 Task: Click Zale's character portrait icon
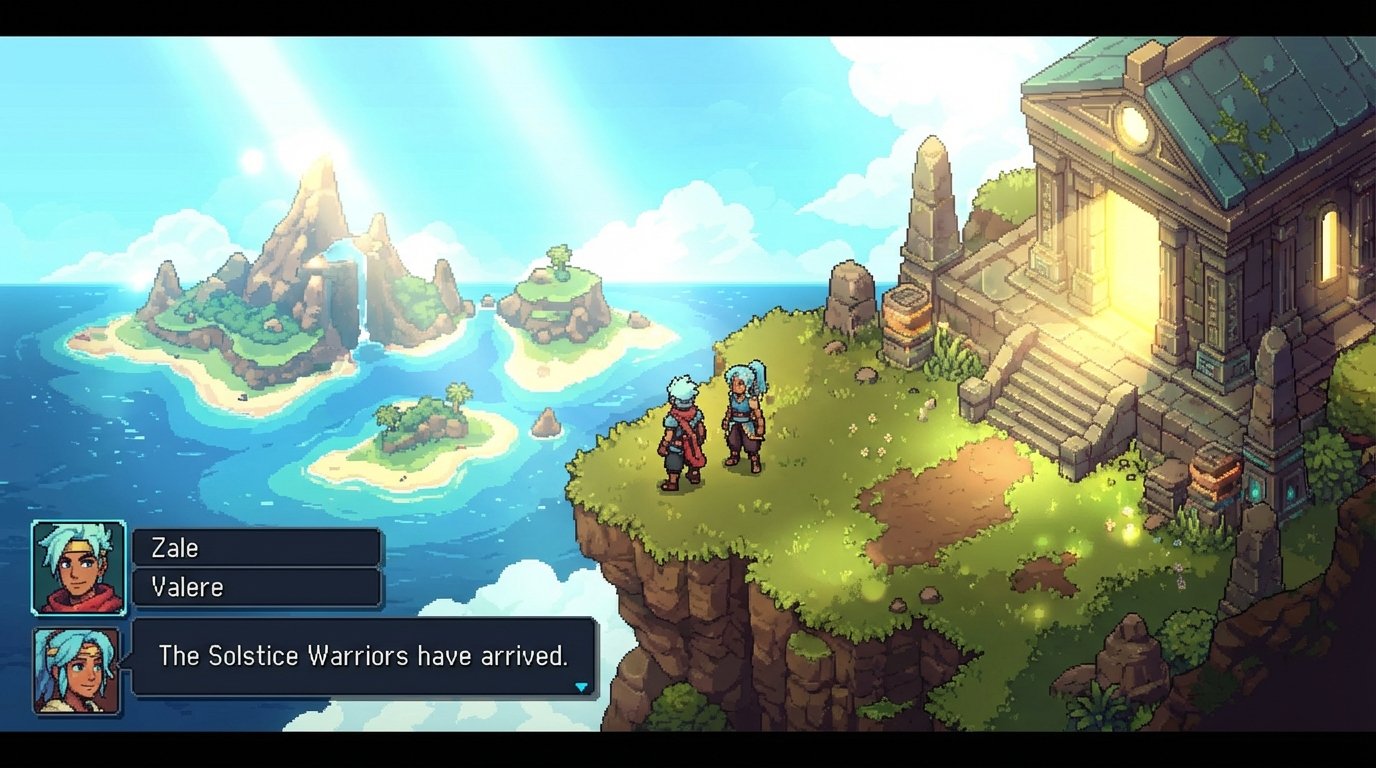77,567
